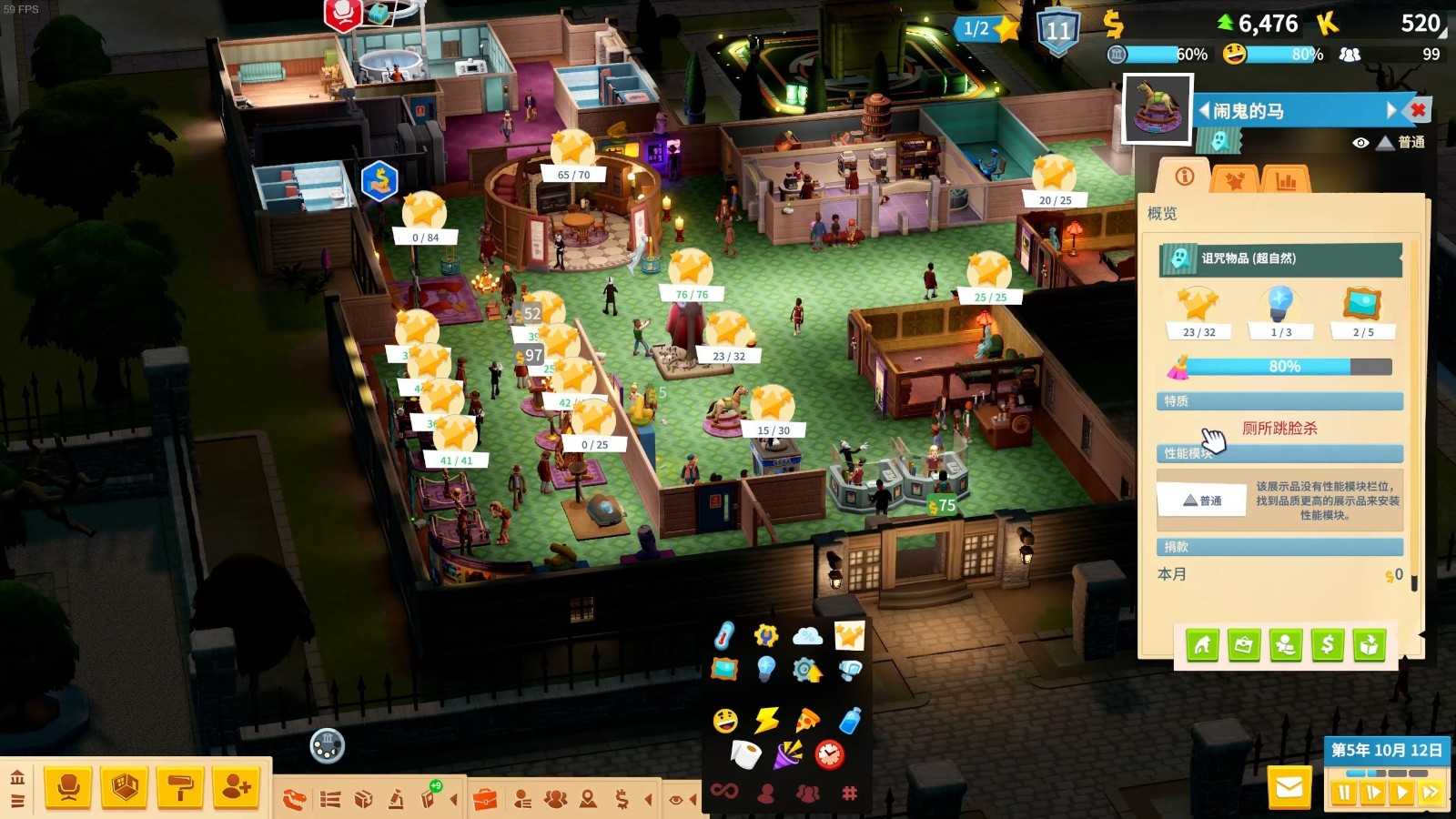Screen dimensions: 1456x819
Task: Click the green dollar sign action button
Action: 1328,645
